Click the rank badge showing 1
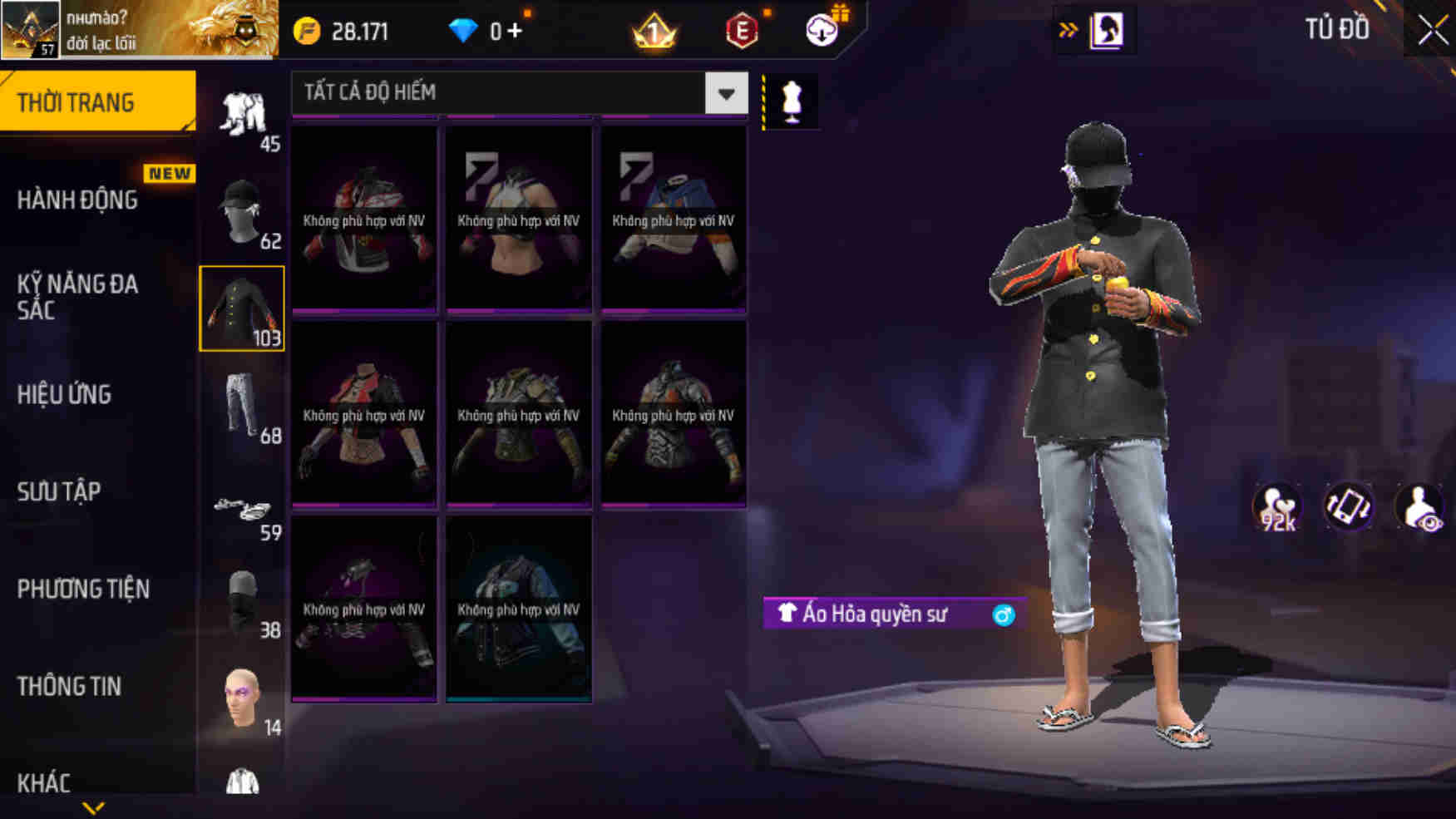Screen dimensions: 1456x819 (x=654, y=31)
